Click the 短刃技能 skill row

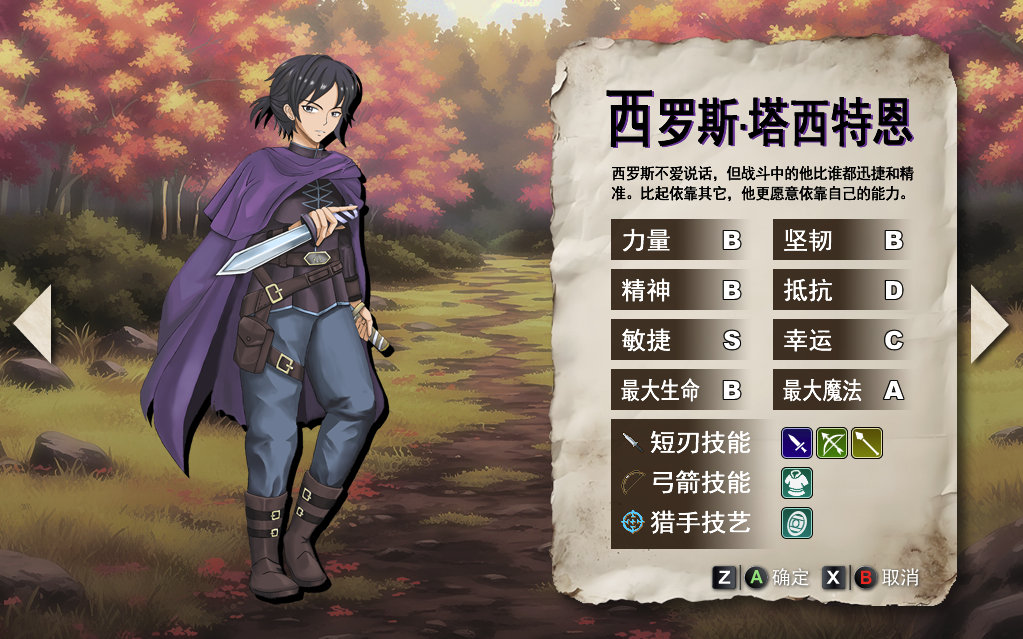coord(687,443)
